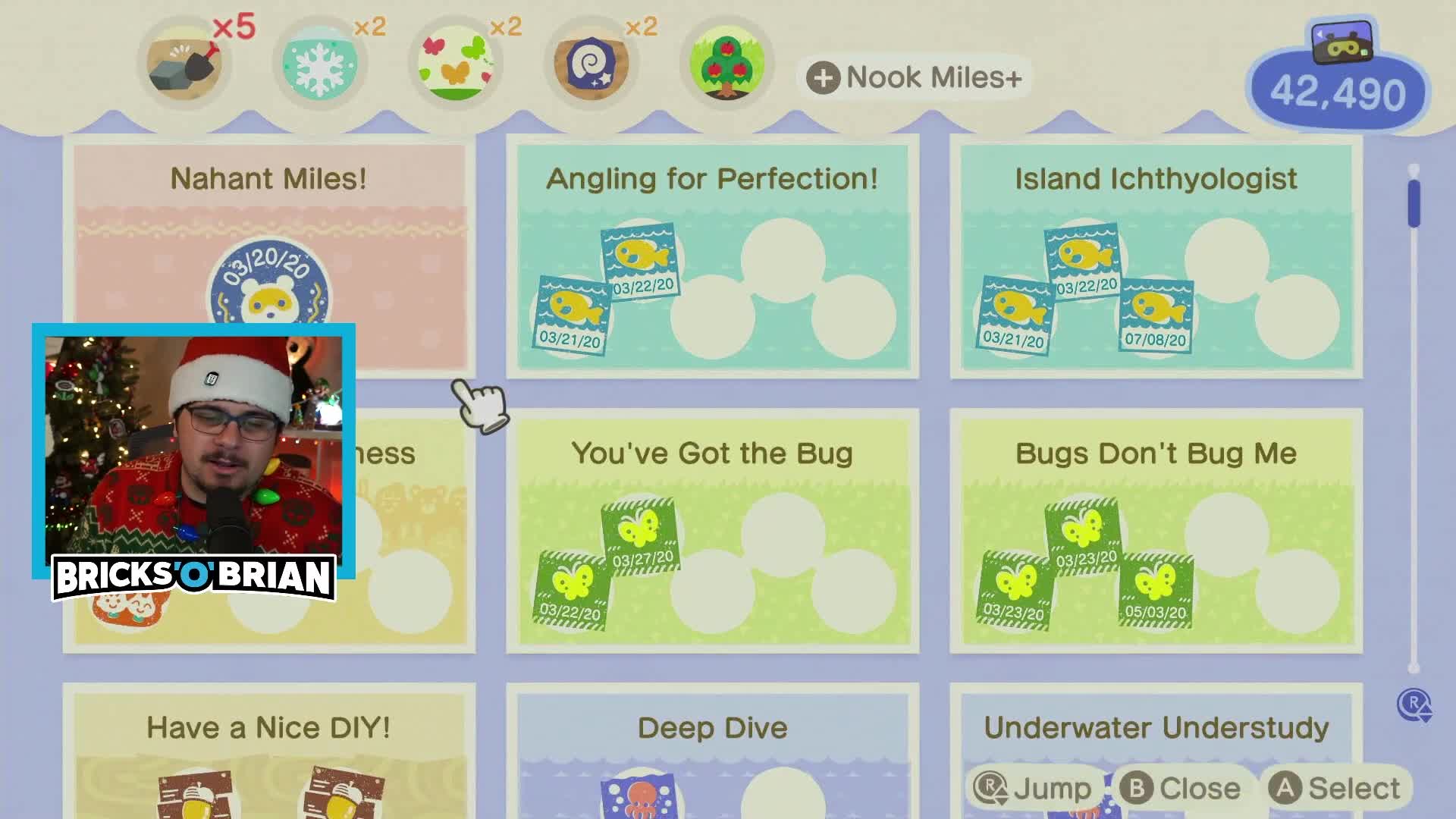Open the butterflies achievement category icon

point(455,64)
